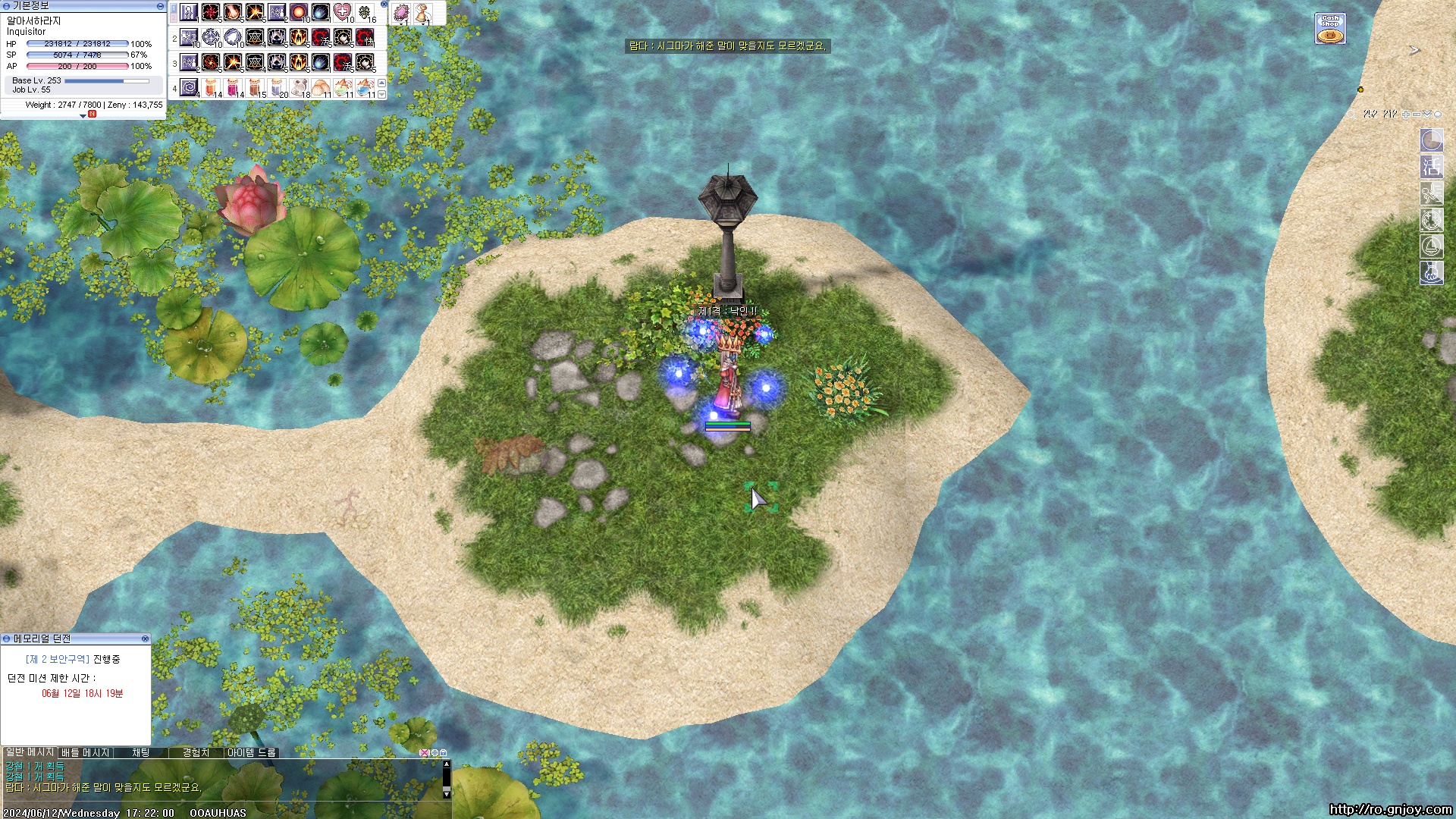
Task: Expand the basic info panel arrow
Action: (x=83, y=116)
